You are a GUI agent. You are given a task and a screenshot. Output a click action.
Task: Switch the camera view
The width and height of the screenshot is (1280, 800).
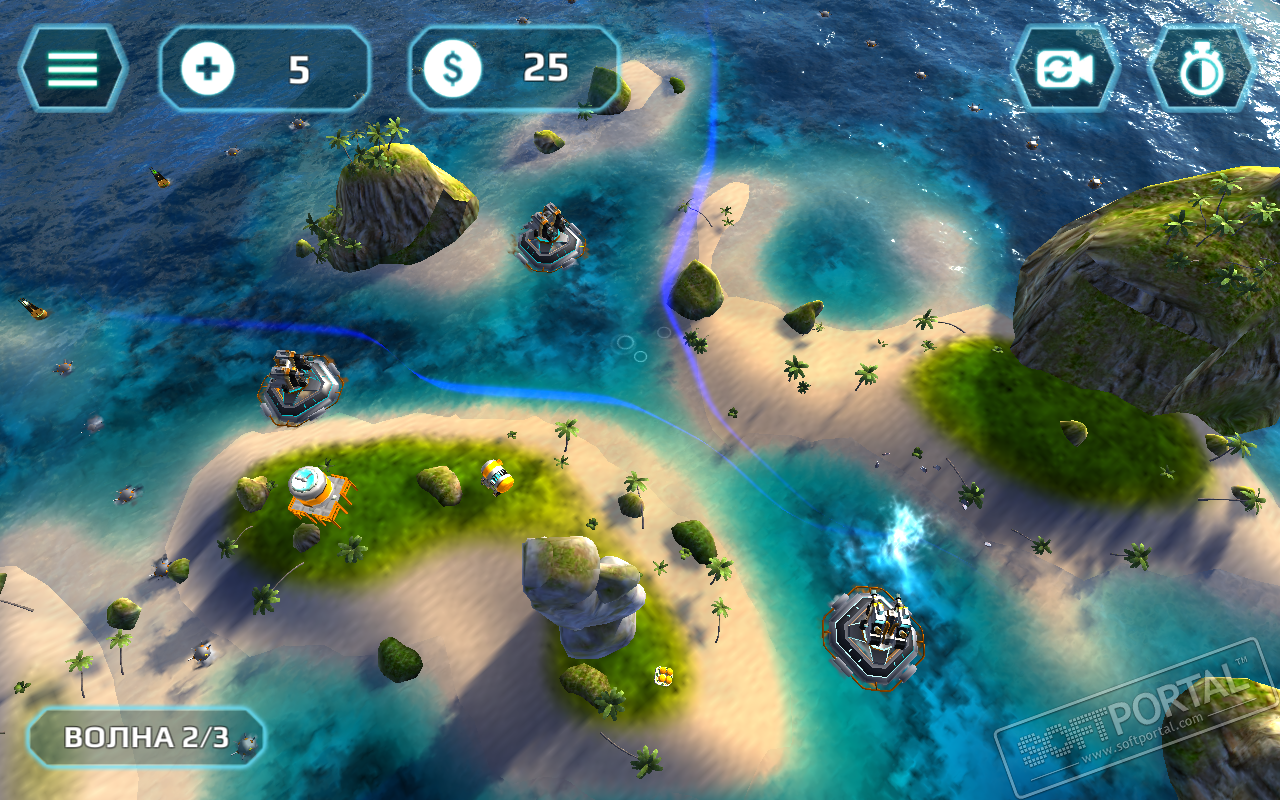point(1064,68)
